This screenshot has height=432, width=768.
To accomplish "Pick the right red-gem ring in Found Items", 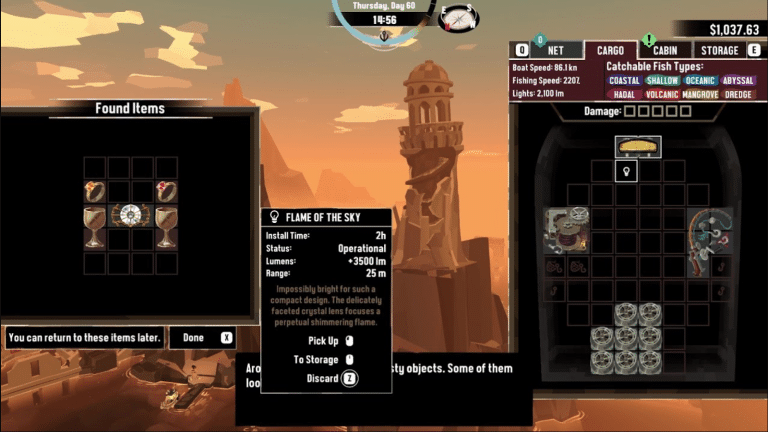I will point(166,190).
